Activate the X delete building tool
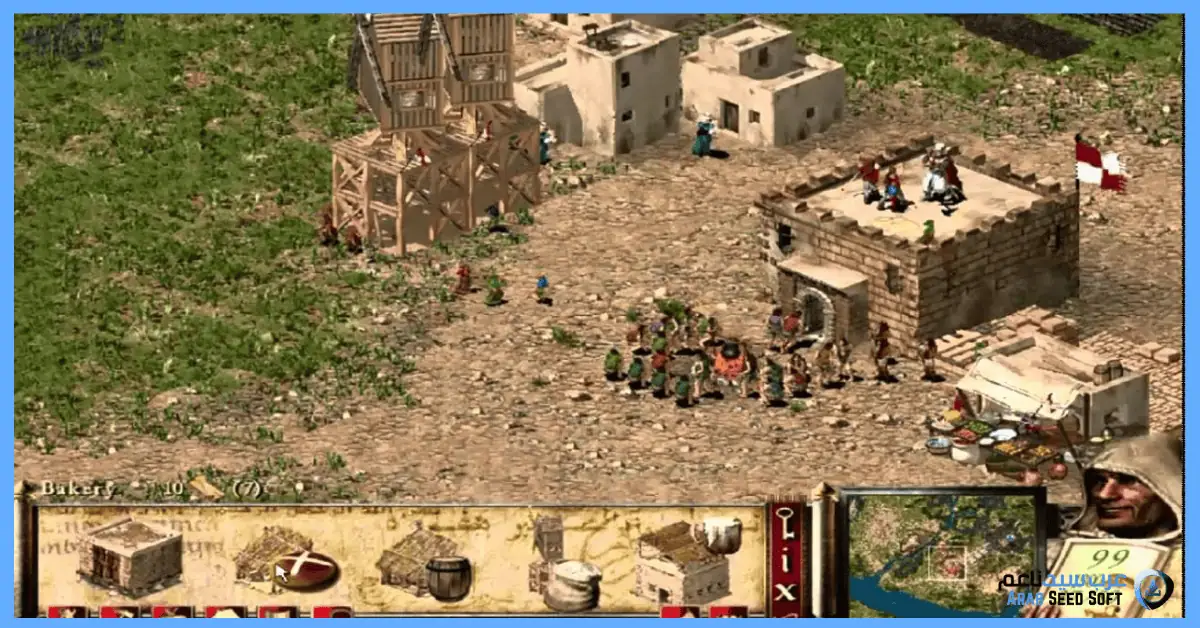Image resolution: width=1200 pixels, height=628 pixels. tap(787, 592)
